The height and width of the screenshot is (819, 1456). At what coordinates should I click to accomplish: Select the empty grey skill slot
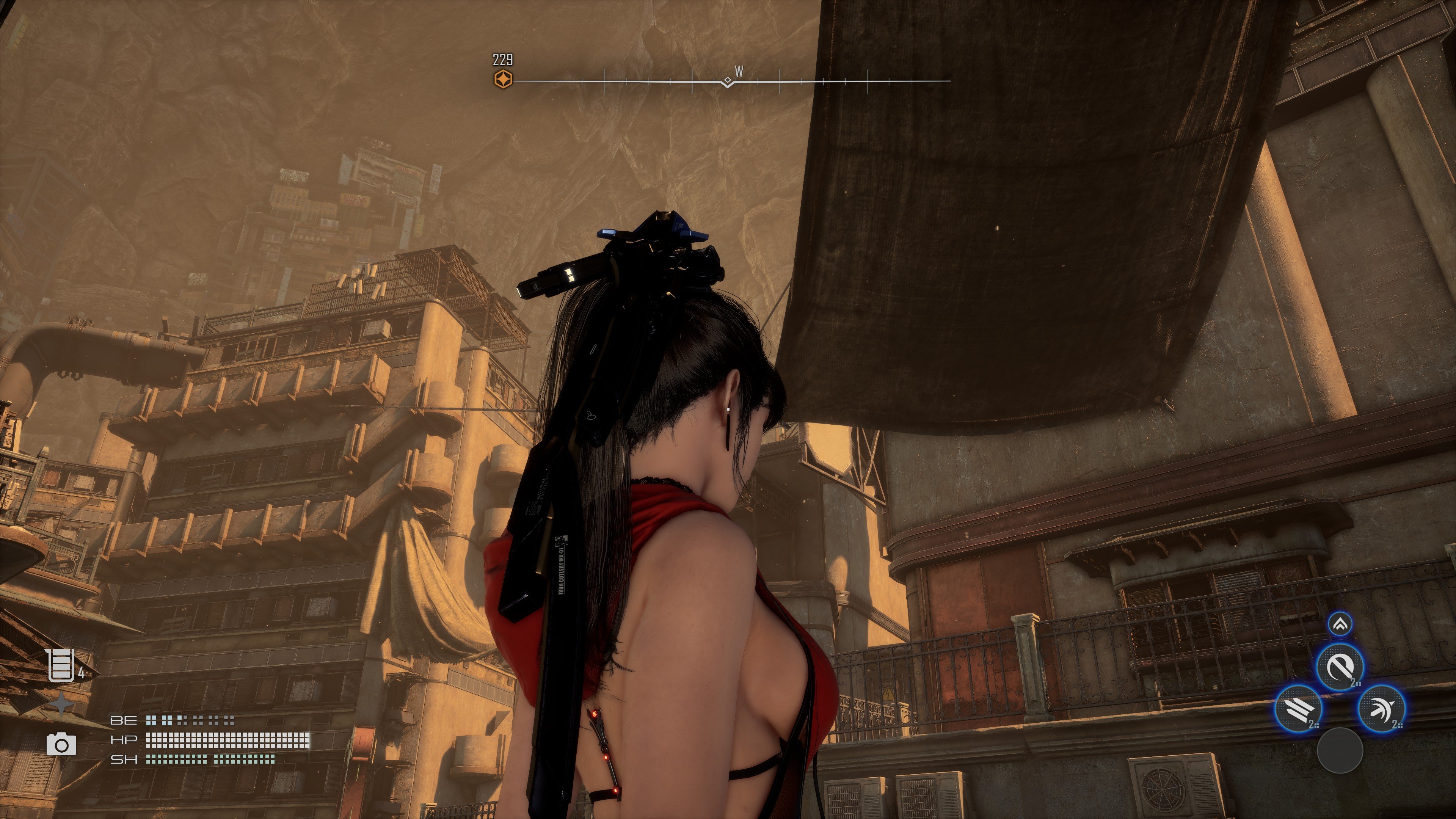1340,750
